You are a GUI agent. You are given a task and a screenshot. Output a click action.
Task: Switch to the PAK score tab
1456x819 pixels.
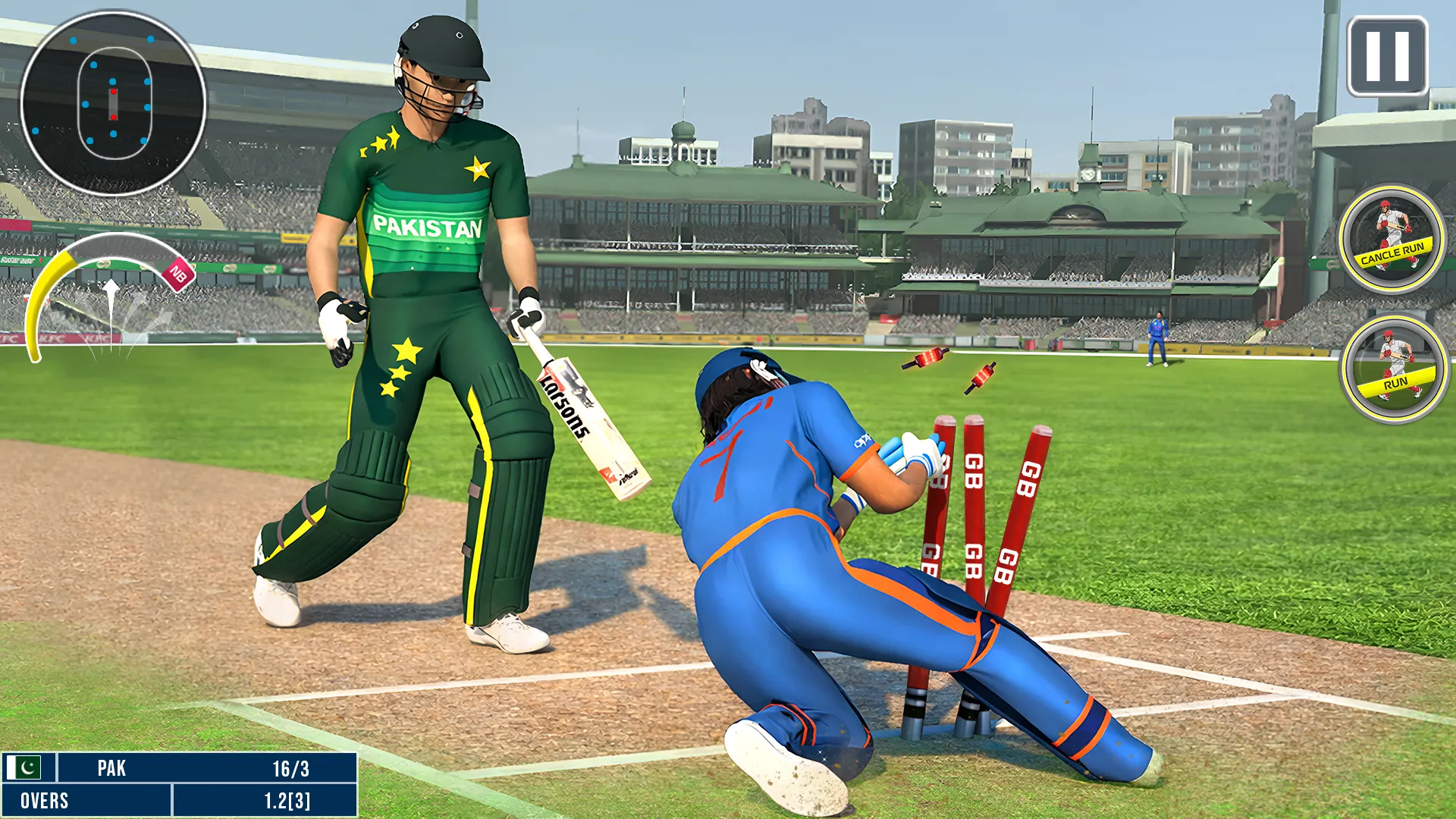tap(112, 768)
